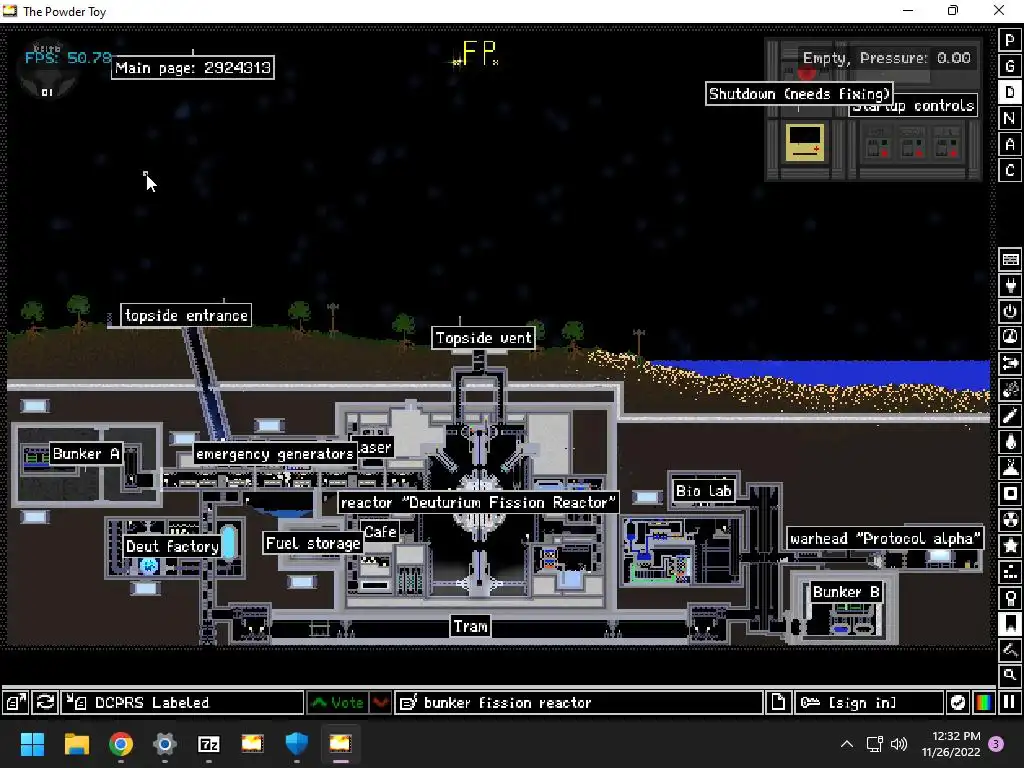This screenshot has height=768, width=1024.
Task: Open the element search magnifier
Action: pos(1010,676)
